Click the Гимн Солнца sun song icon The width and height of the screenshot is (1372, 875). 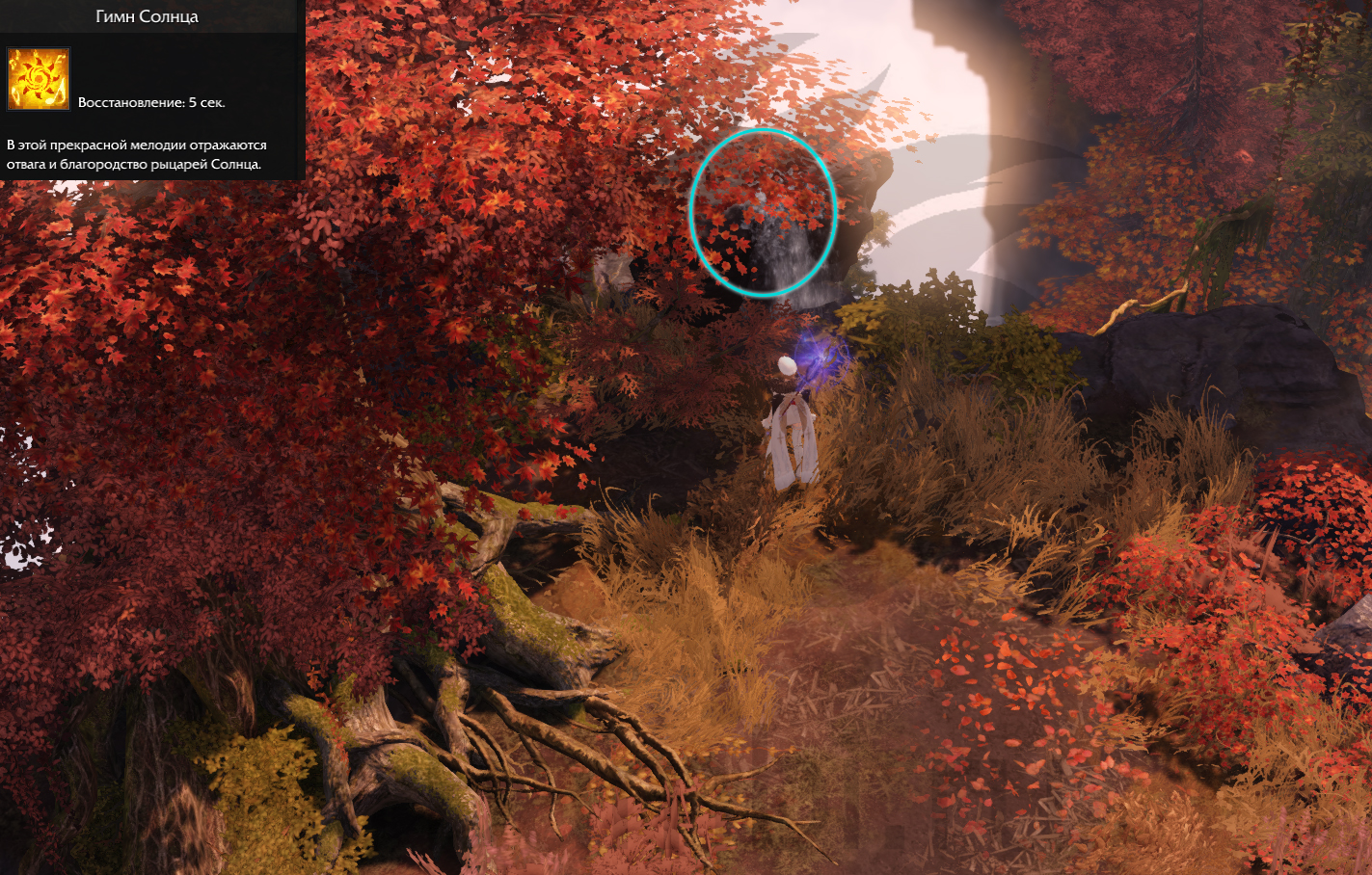coord(39,79)
